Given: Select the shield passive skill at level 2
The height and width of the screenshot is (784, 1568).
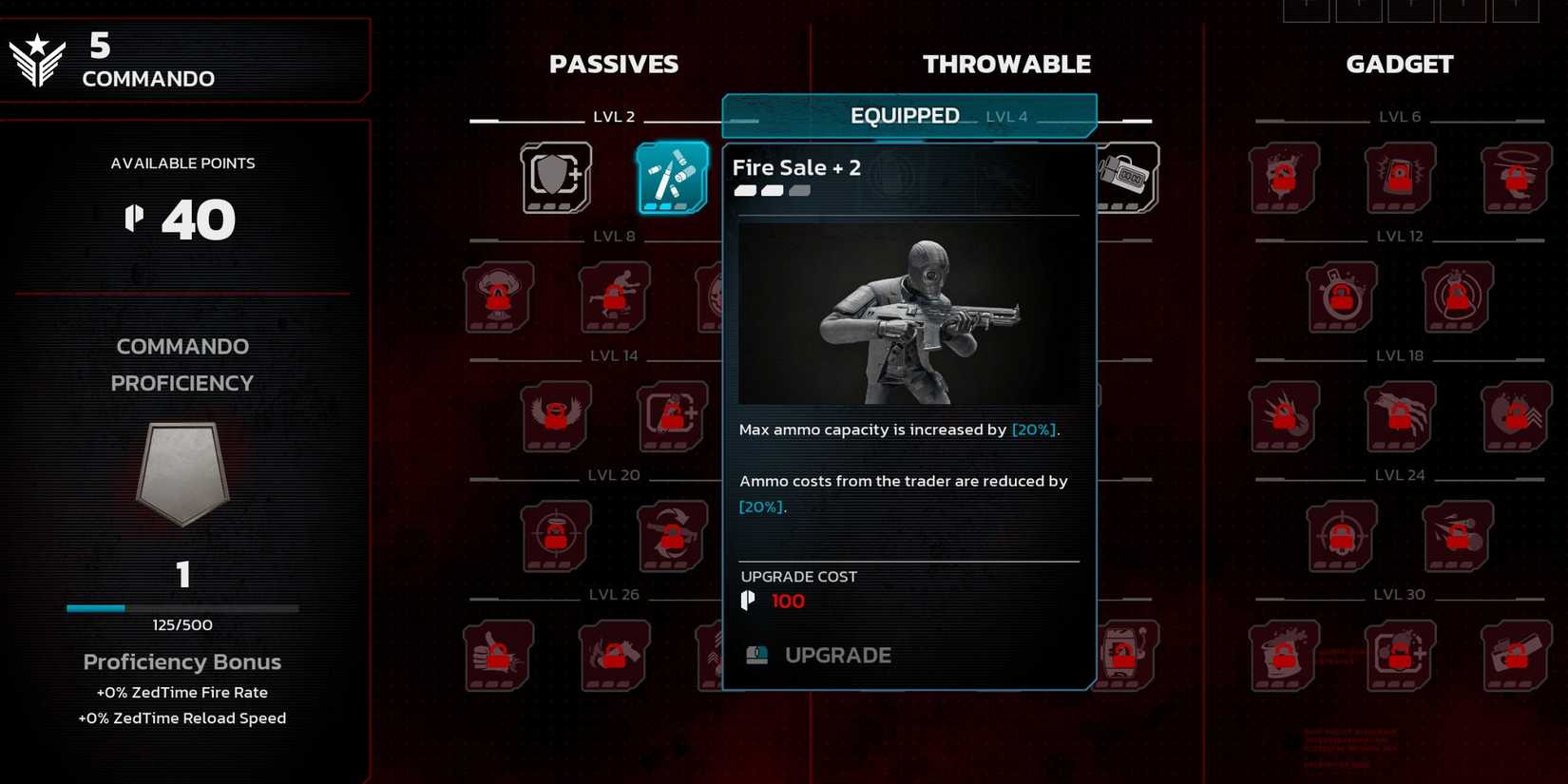Looking at the screenshot, I should point(556,177).
